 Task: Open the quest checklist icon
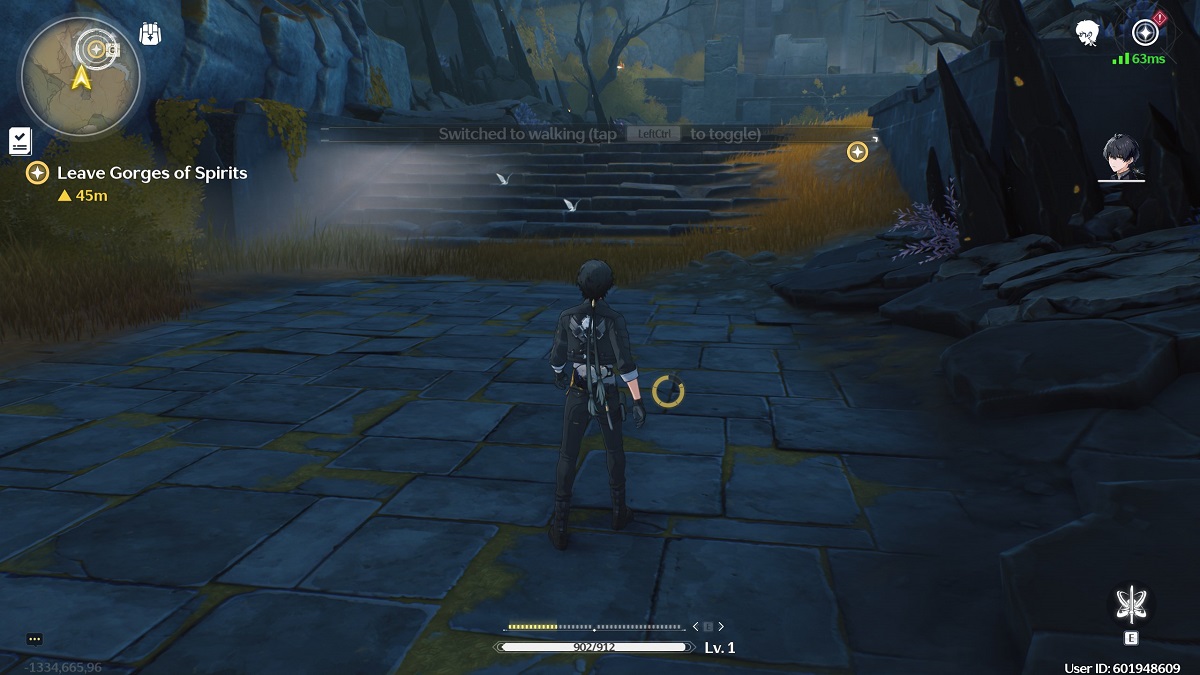click(x=19, y=141)
